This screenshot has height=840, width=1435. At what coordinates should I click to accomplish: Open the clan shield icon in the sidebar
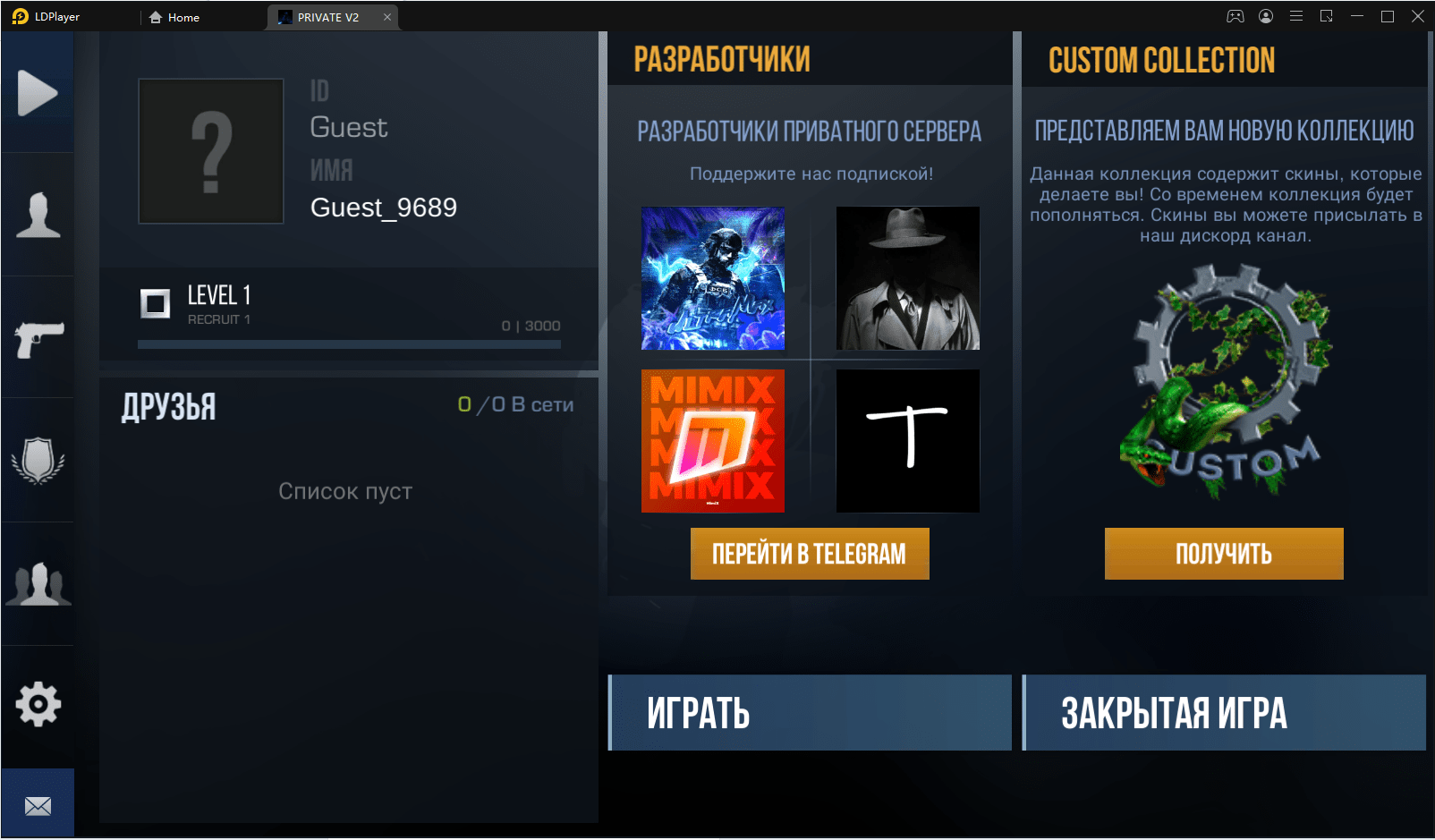coord(38,460)
